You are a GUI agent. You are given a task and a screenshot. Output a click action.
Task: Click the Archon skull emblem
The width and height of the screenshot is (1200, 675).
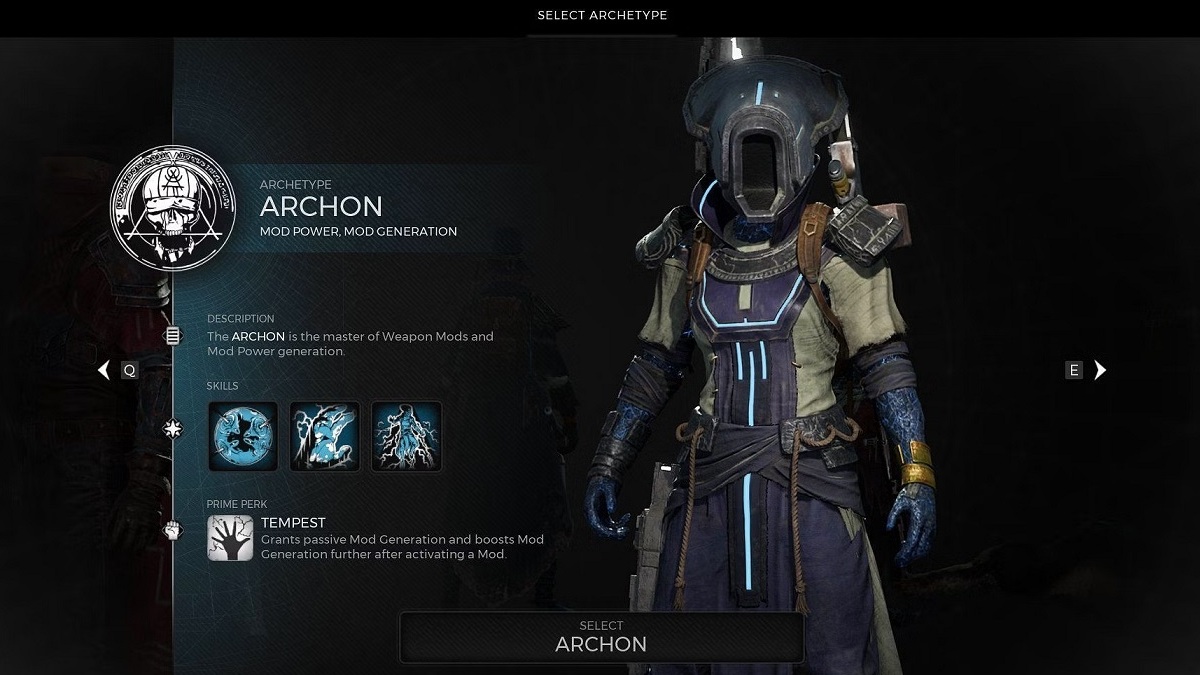pos(176,208)
